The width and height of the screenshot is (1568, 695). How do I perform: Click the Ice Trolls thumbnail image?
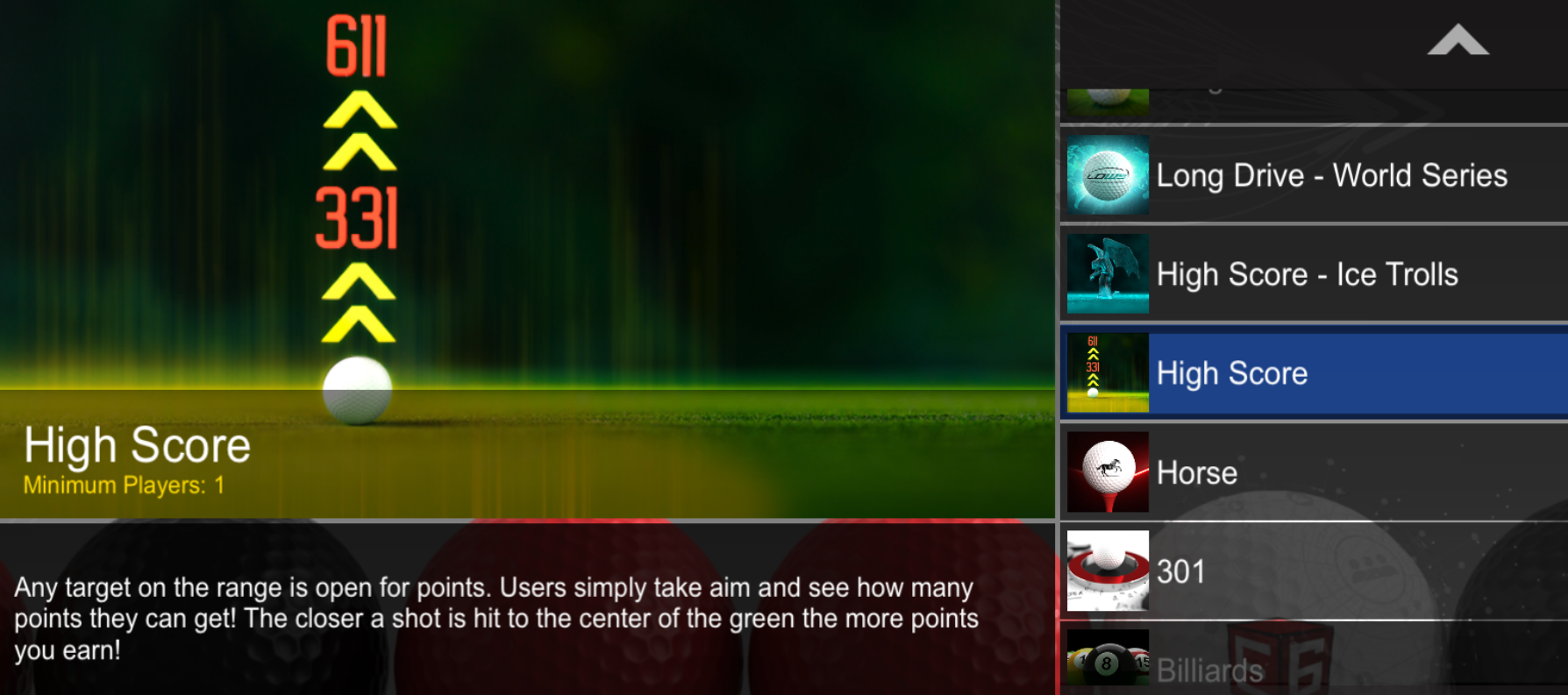coord(1108,274)
